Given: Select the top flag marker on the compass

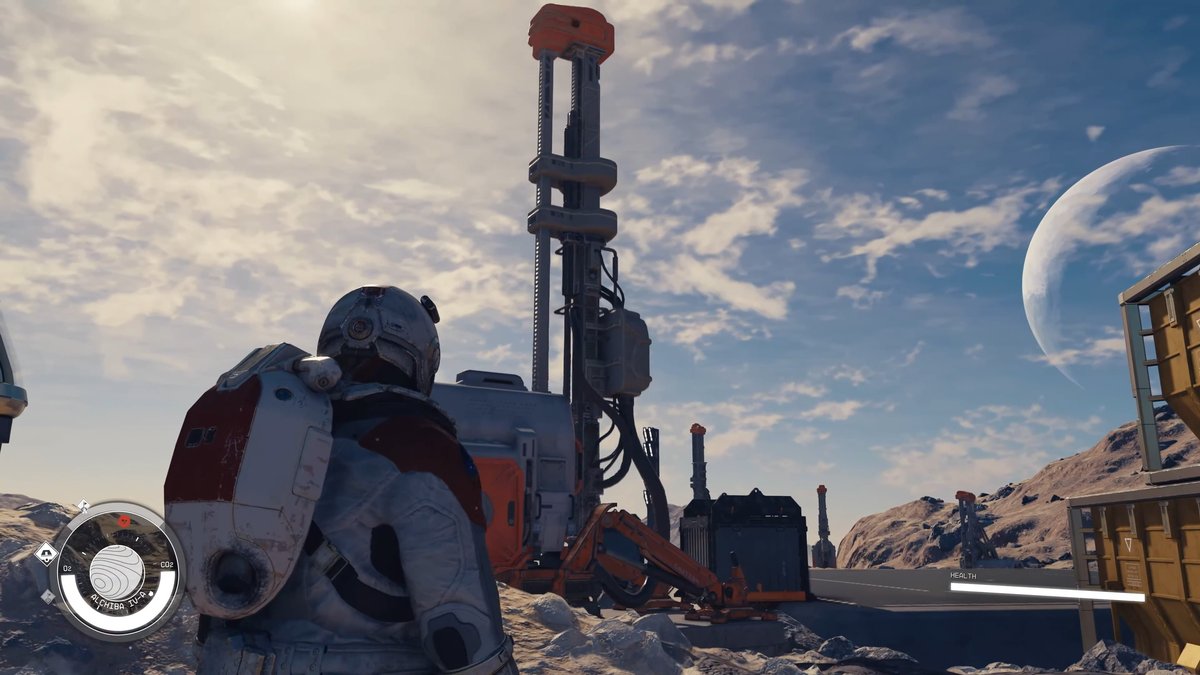Looking at the screenshot, I should pos(83,506).
